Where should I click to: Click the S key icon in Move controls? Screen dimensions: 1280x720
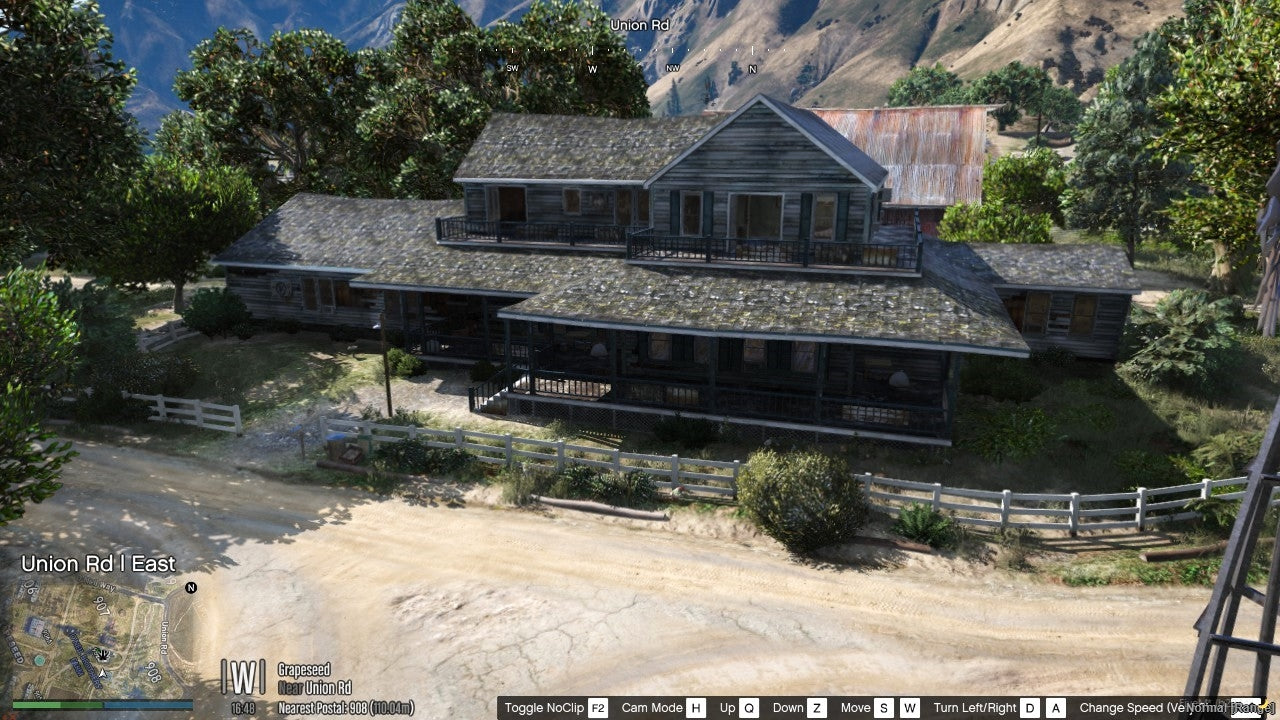tap(883, 707)
